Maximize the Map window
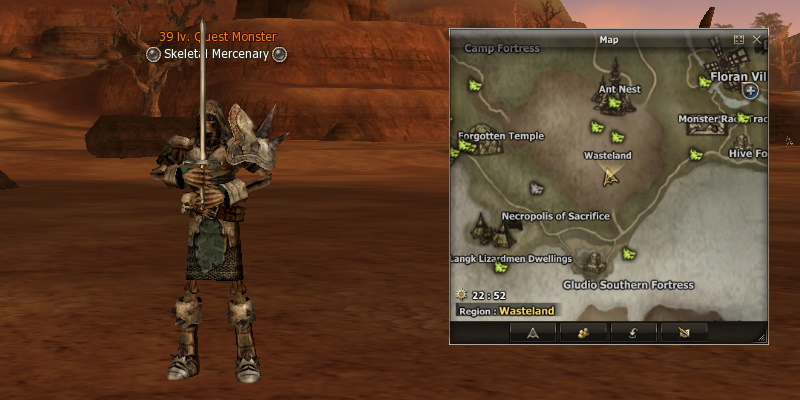Image resolution: width=800 pixels, height=400 pixels. (739, 39)
